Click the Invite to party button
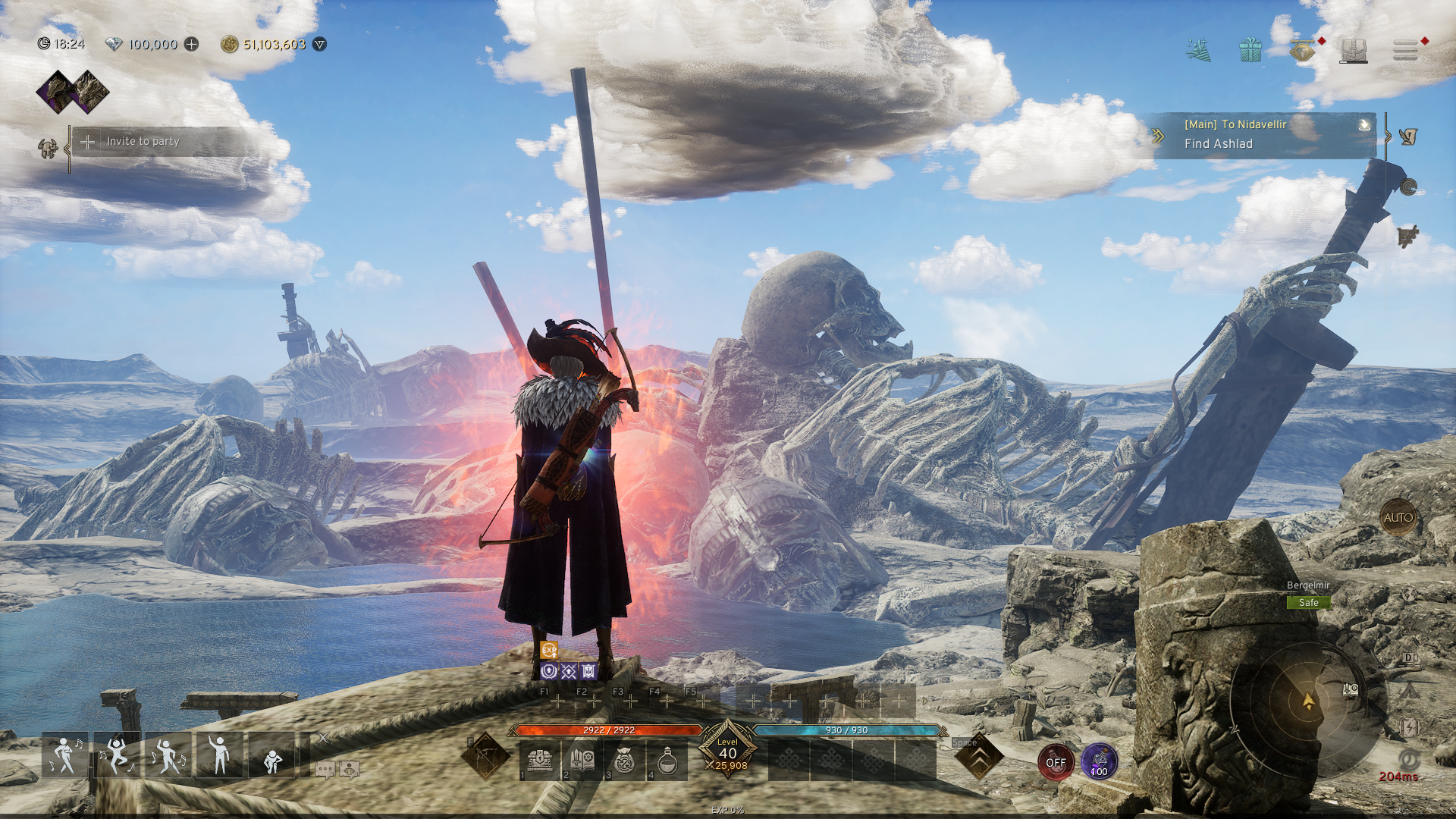Viewport: 1456px width, 819px height. pyautogui.click(x=144, y=142)
